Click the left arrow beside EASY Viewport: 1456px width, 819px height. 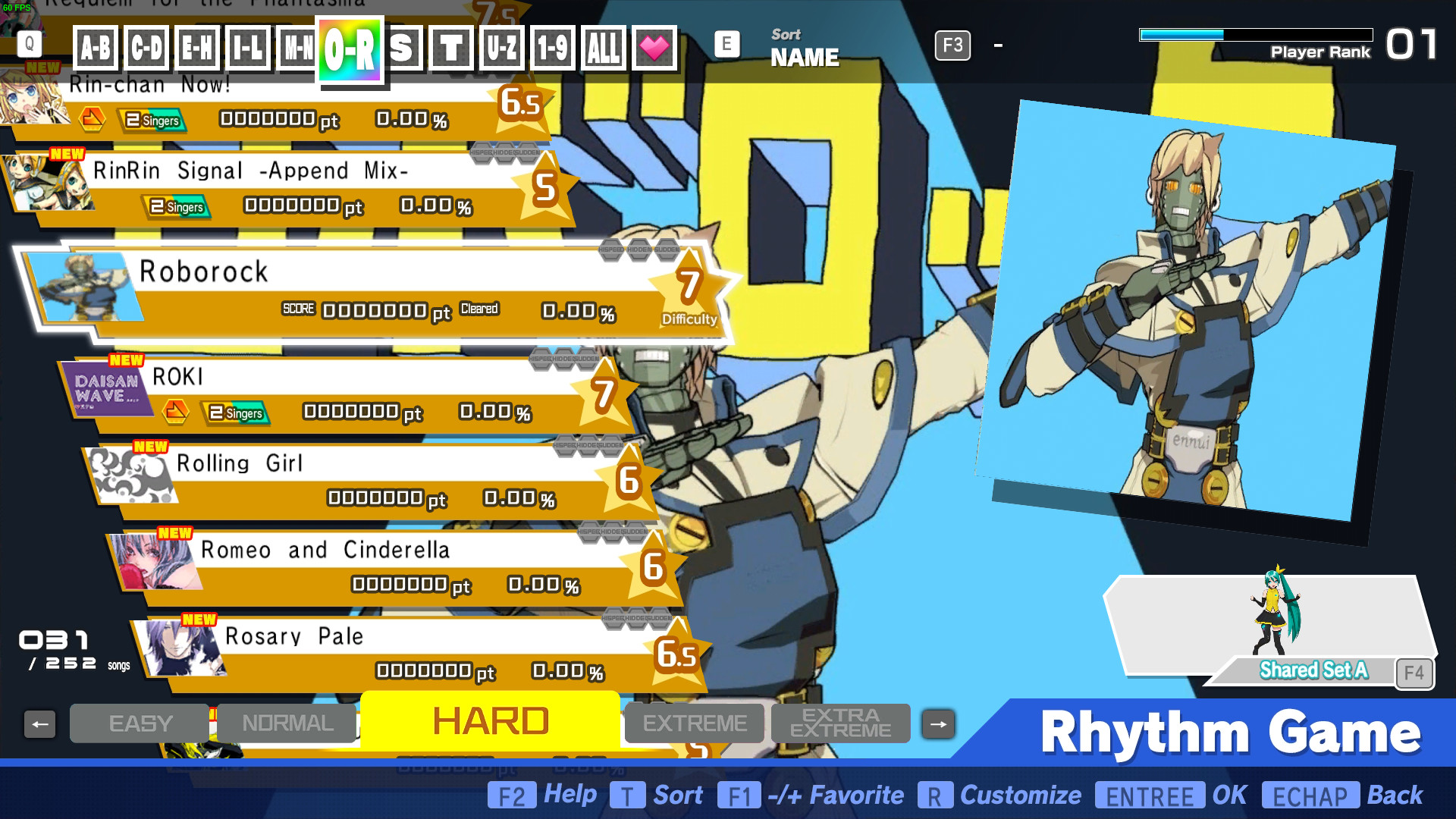point(41,723)
